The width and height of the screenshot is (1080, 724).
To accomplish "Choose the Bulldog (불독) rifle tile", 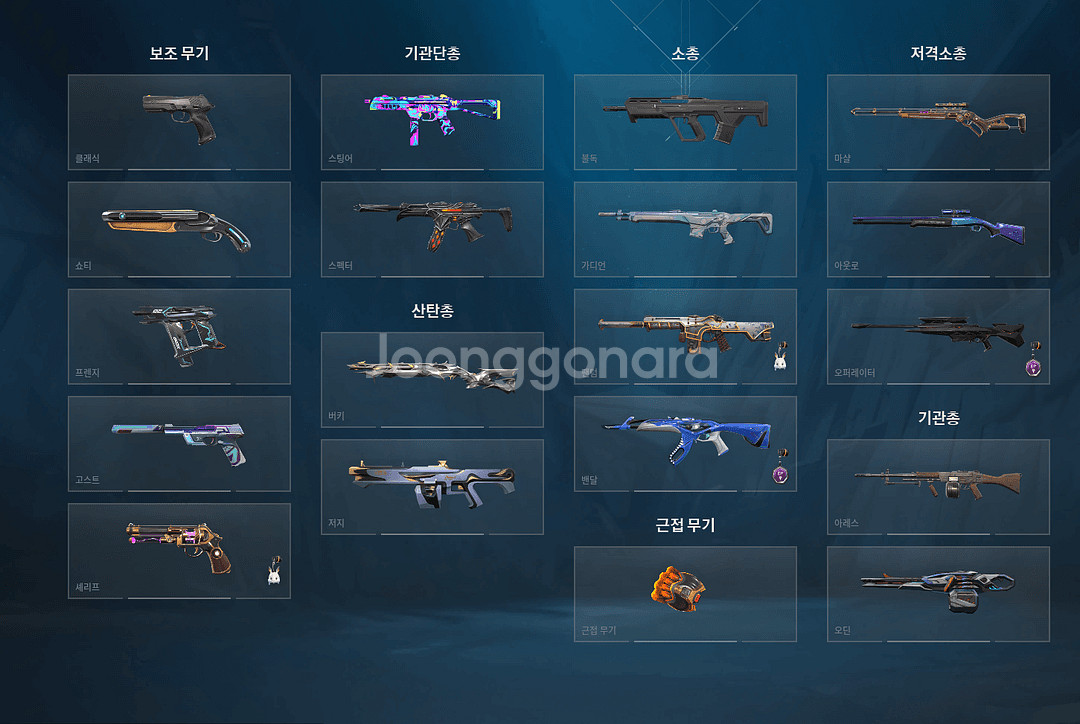I will (685, 122).
